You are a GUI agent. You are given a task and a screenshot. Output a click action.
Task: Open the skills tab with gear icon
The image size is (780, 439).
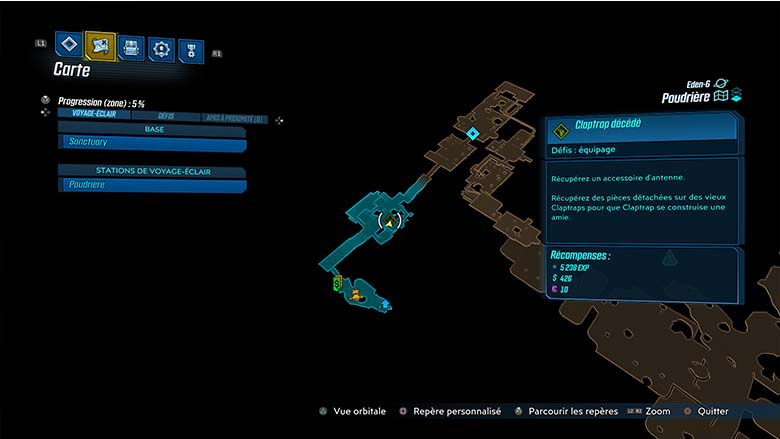161,48
